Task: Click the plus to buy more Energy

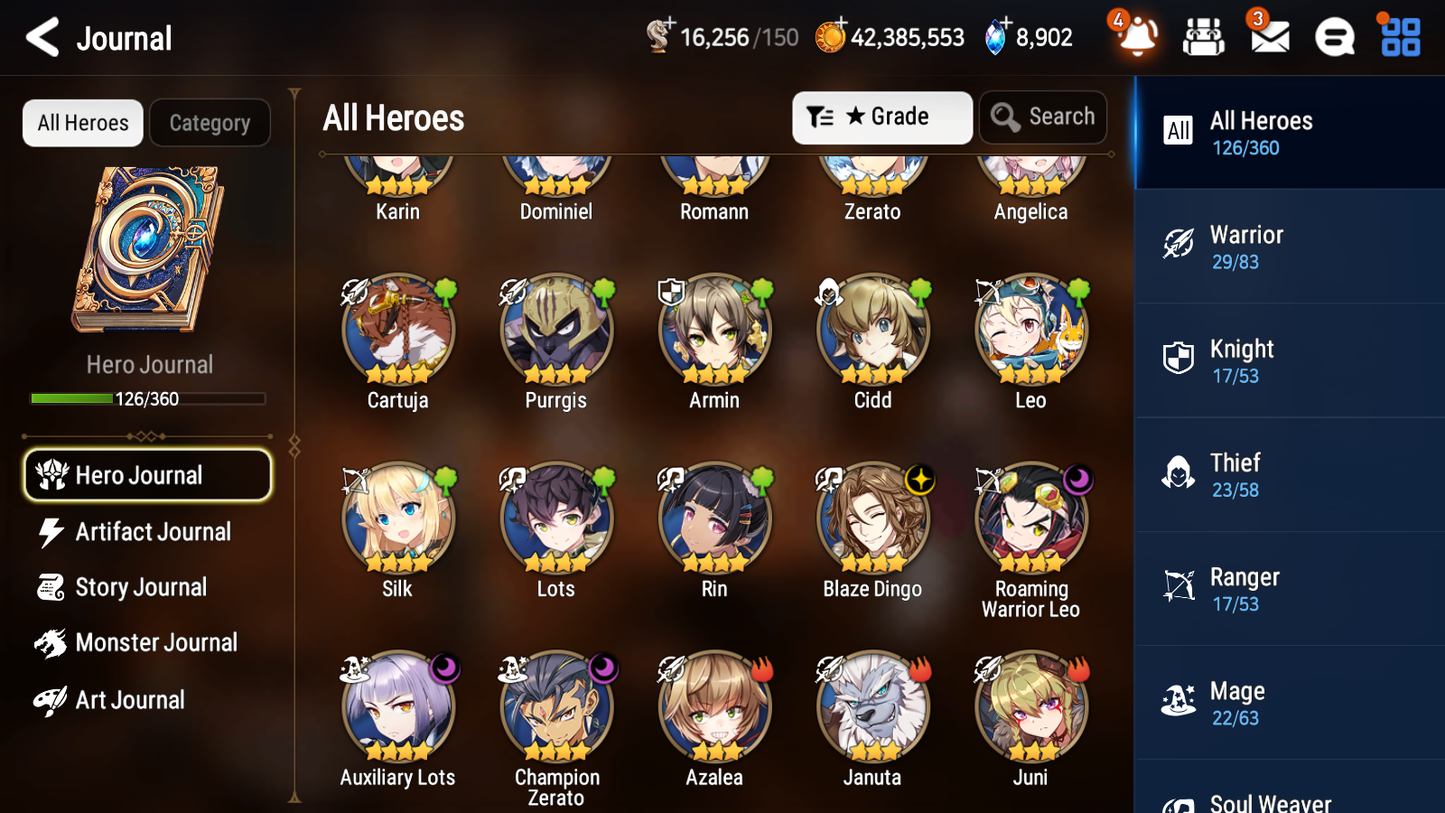Action: coord(671,22)
